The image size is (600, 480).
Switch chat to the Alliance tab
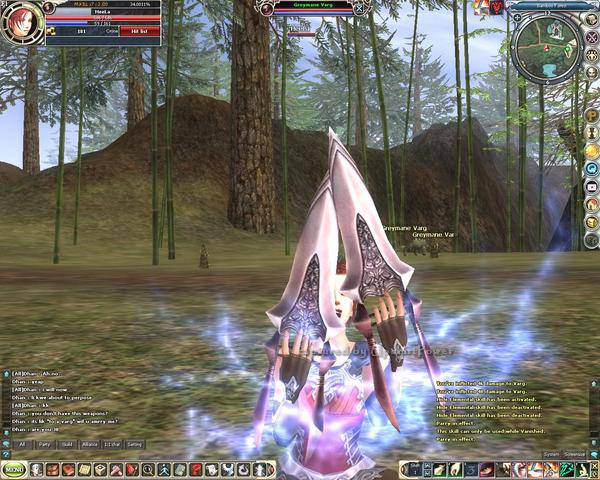[x=91, y=444]
